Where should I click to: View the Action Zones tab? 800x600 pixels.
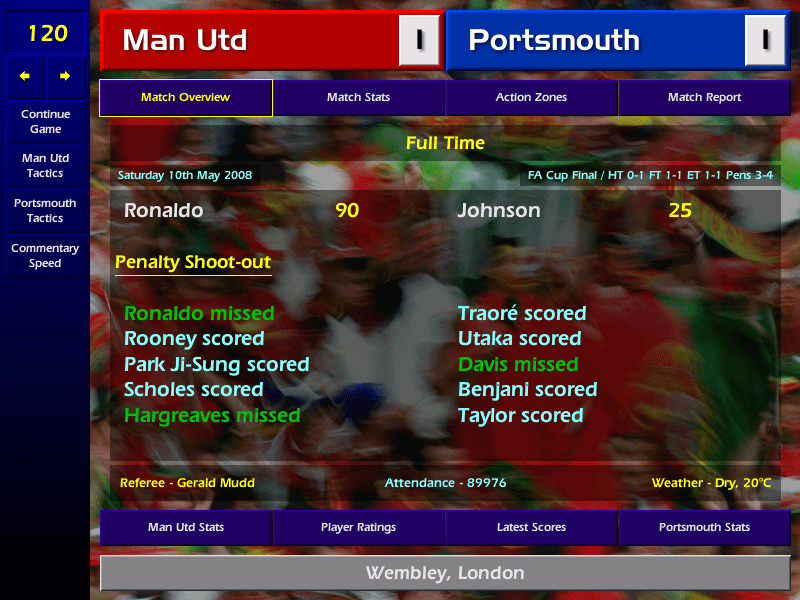tap(531, 98)
